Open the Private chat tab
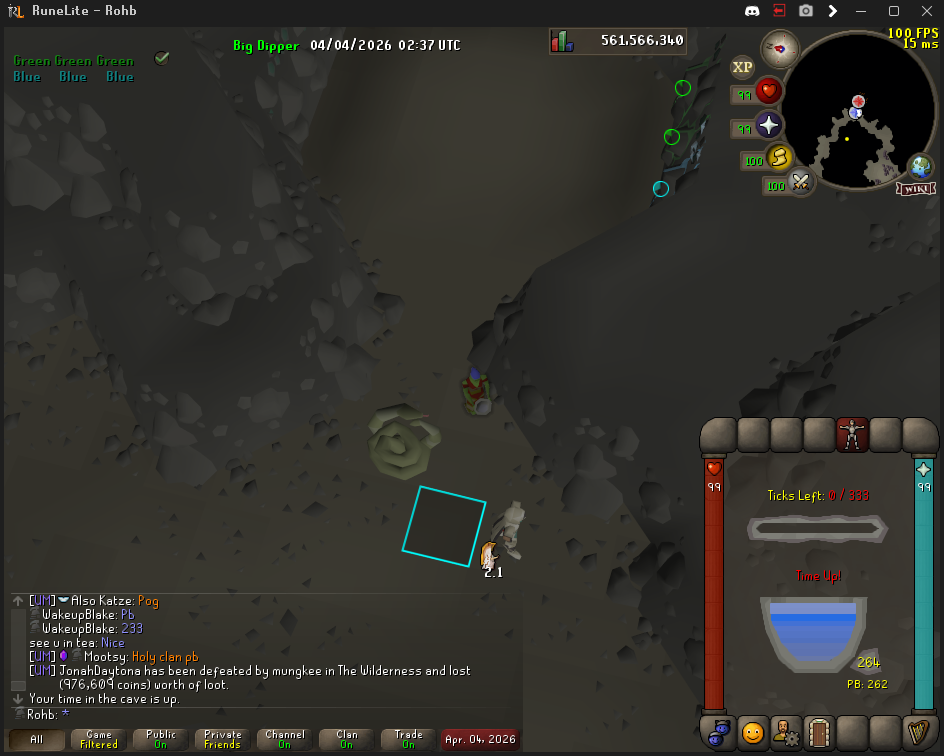Image resolution: width=944 pixels, height=756 pixels. pos(223,740)
